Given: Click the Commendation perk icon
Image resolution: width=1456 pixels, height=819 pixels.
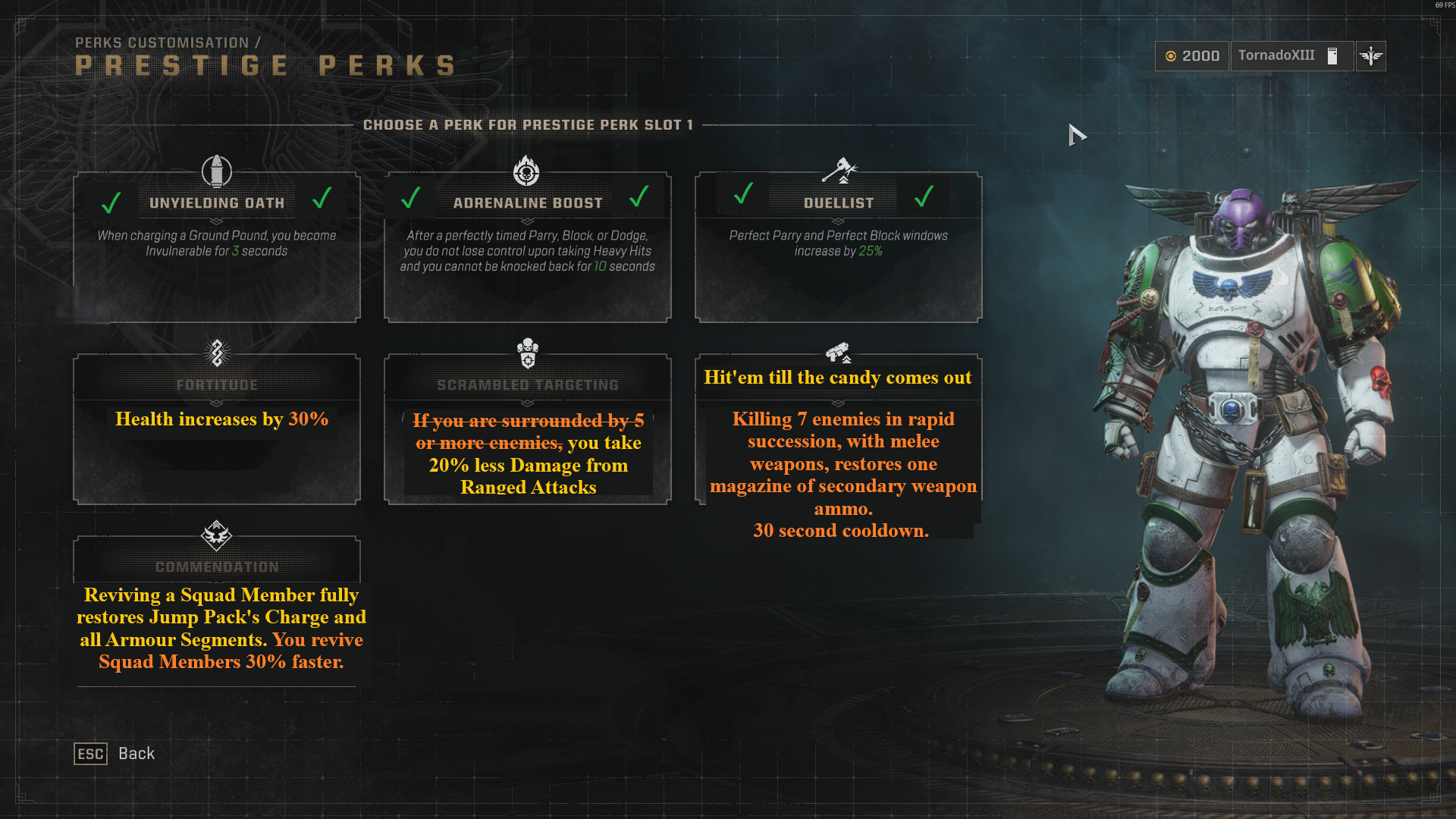Looking at the screenshot, I should [x=217, y=536].
